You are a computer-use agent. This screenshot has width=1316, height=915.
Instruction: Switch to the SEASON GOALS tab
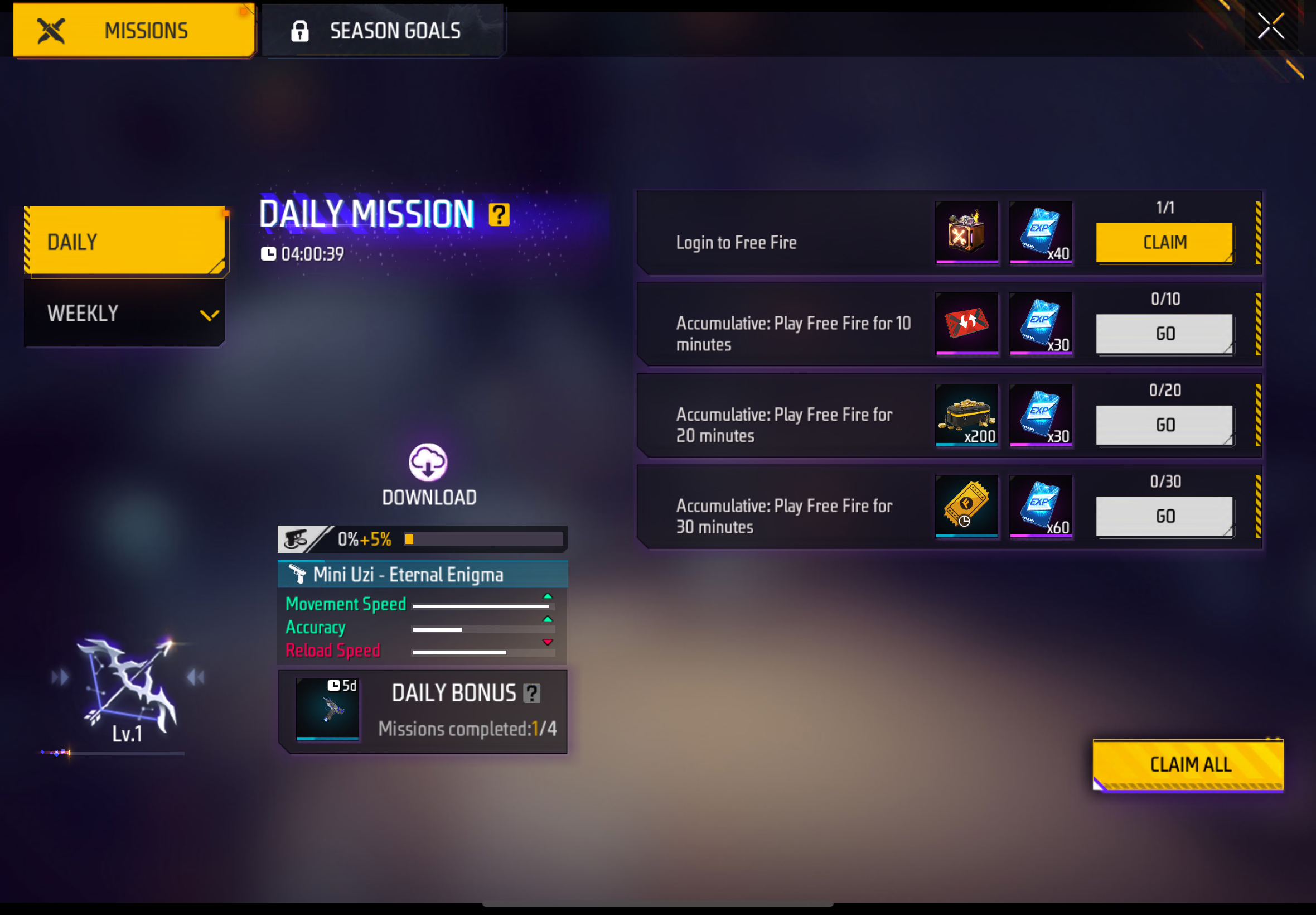(384, 31)
